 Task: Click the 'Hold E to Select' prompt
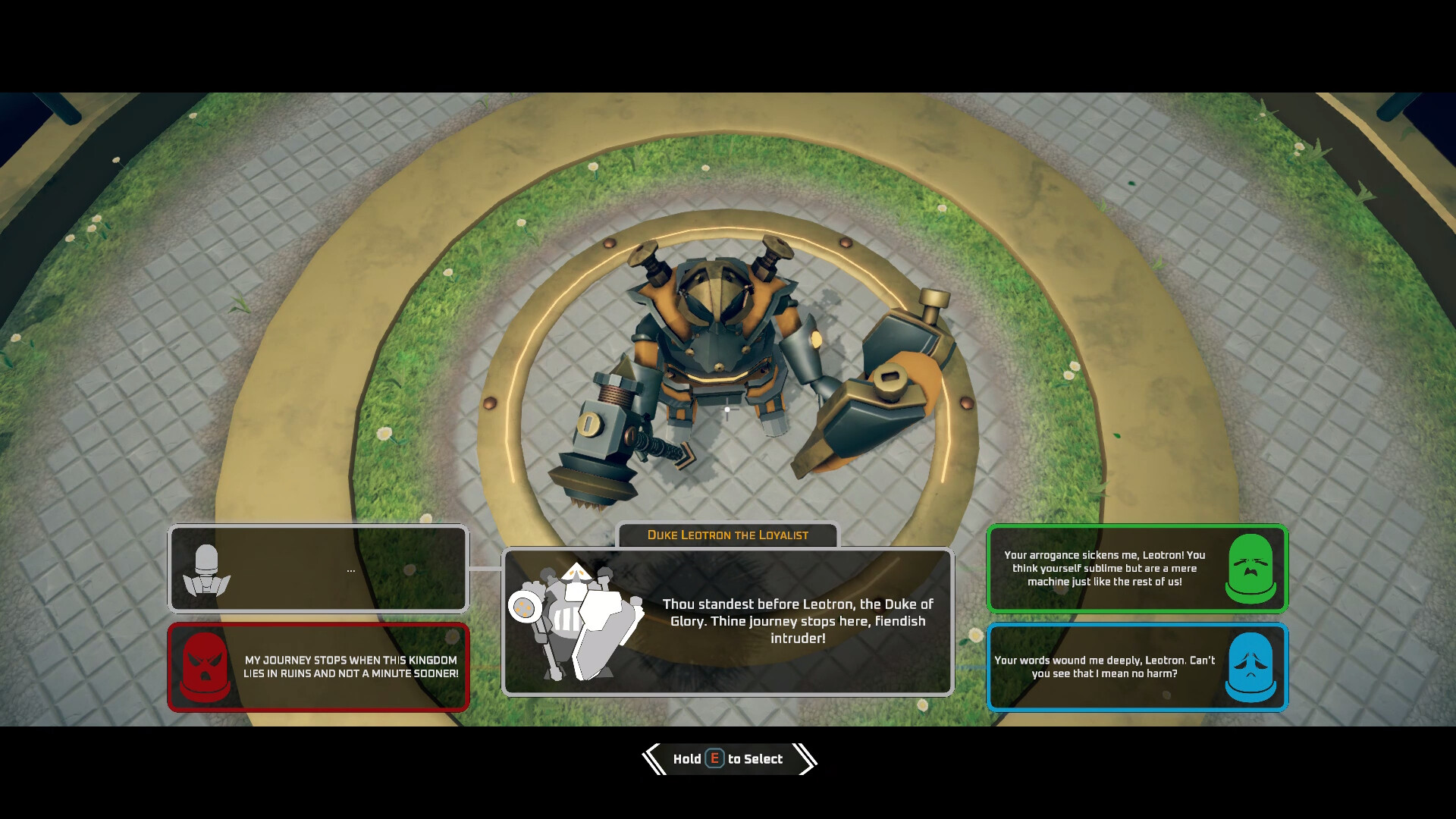click(728, 759)
